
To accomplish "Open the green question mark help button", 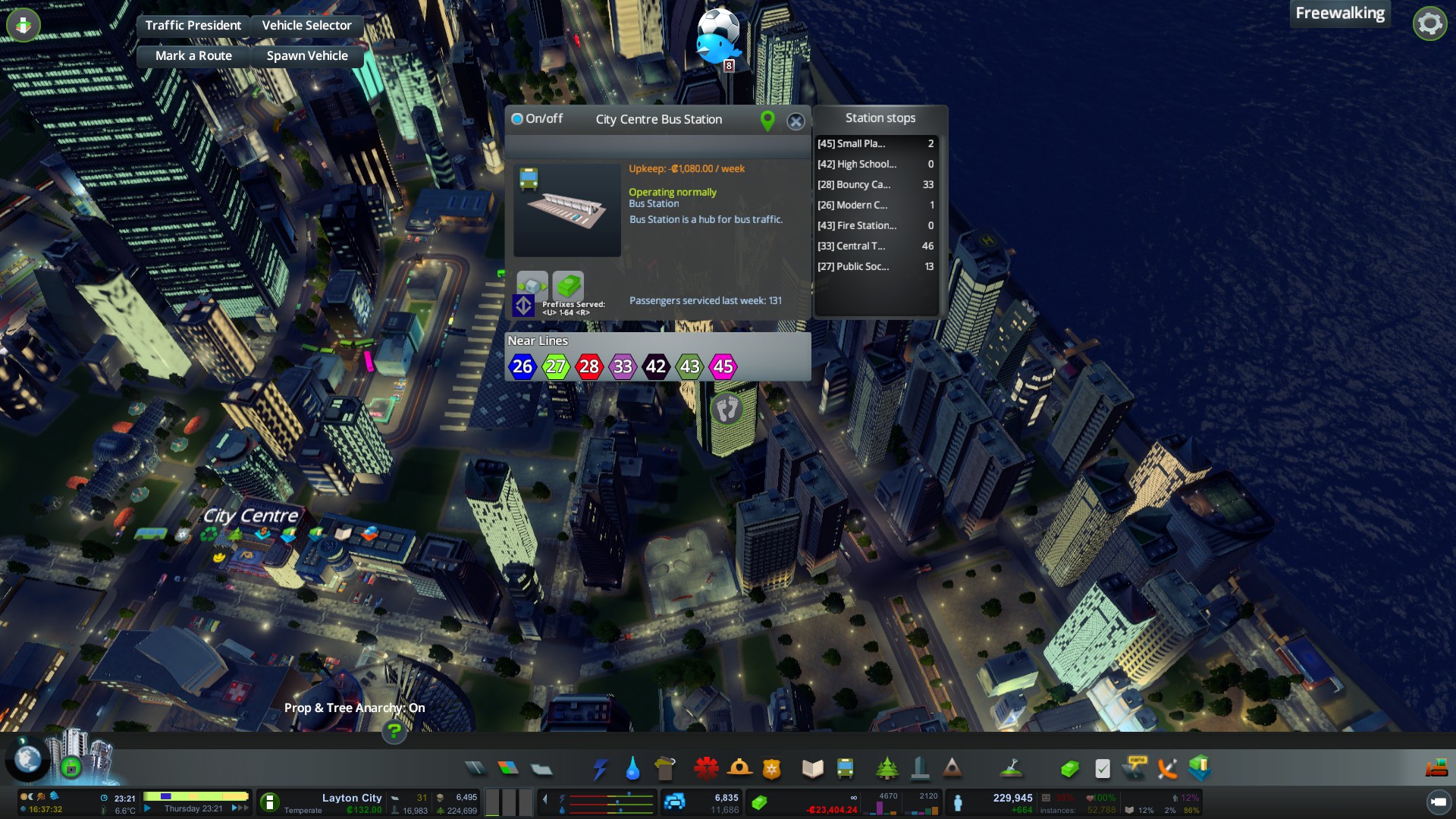I will [394, 732].
